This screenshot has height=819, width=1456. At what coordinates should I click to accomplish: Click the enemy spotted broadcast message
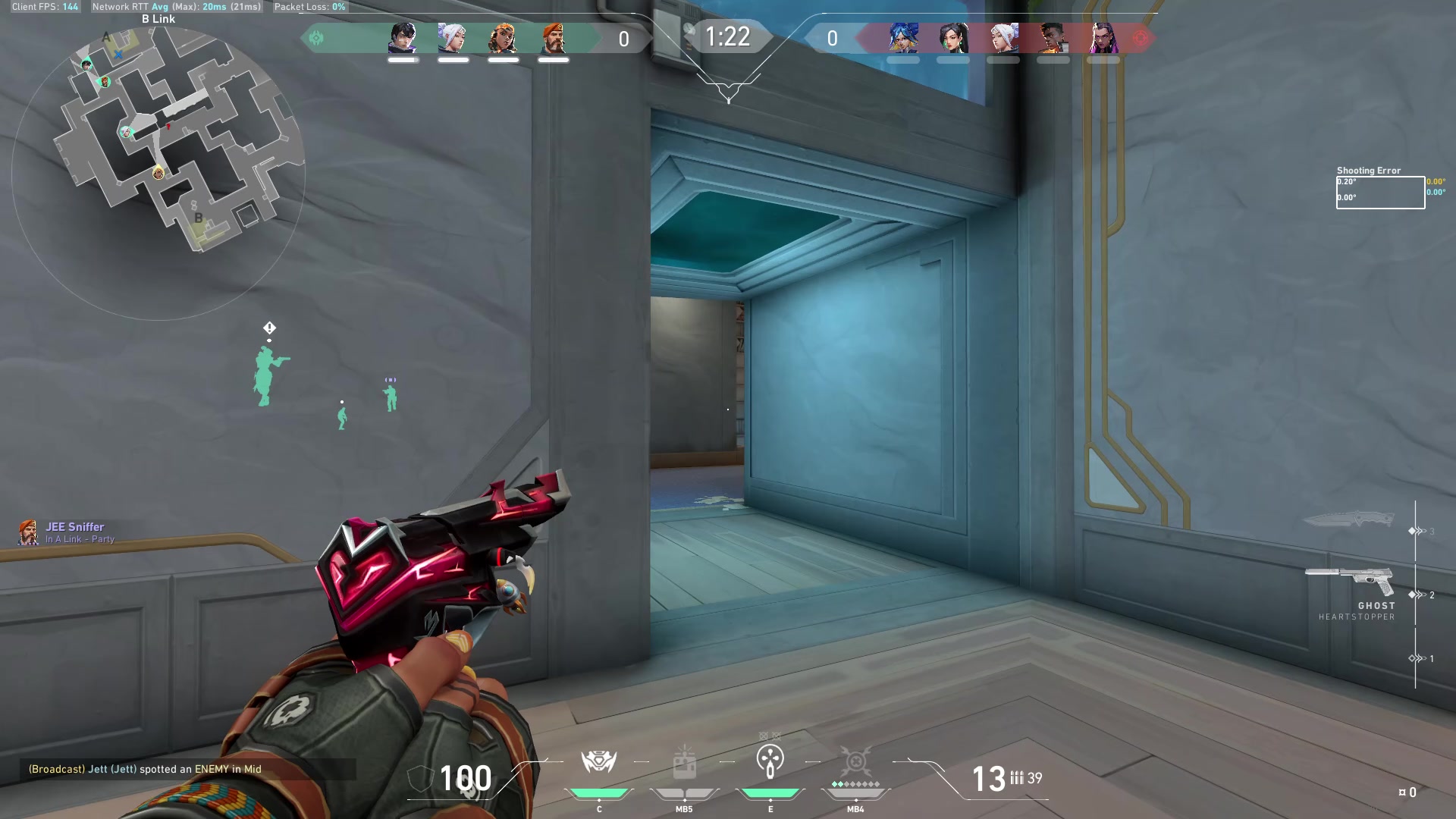click(x=144, y=769)
